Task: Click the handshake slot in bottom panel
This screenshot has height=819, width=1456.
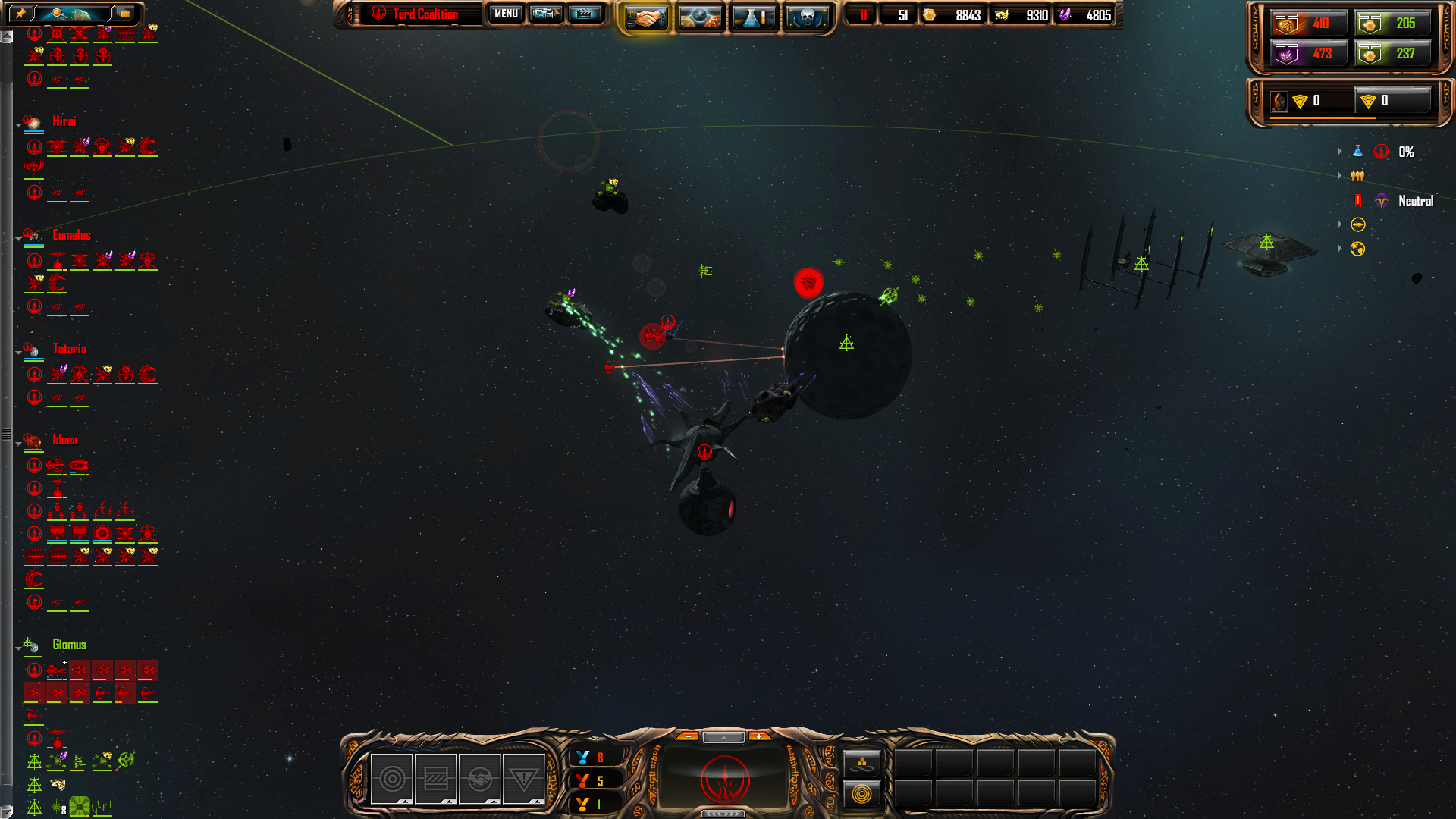Action: pos(480,779)
